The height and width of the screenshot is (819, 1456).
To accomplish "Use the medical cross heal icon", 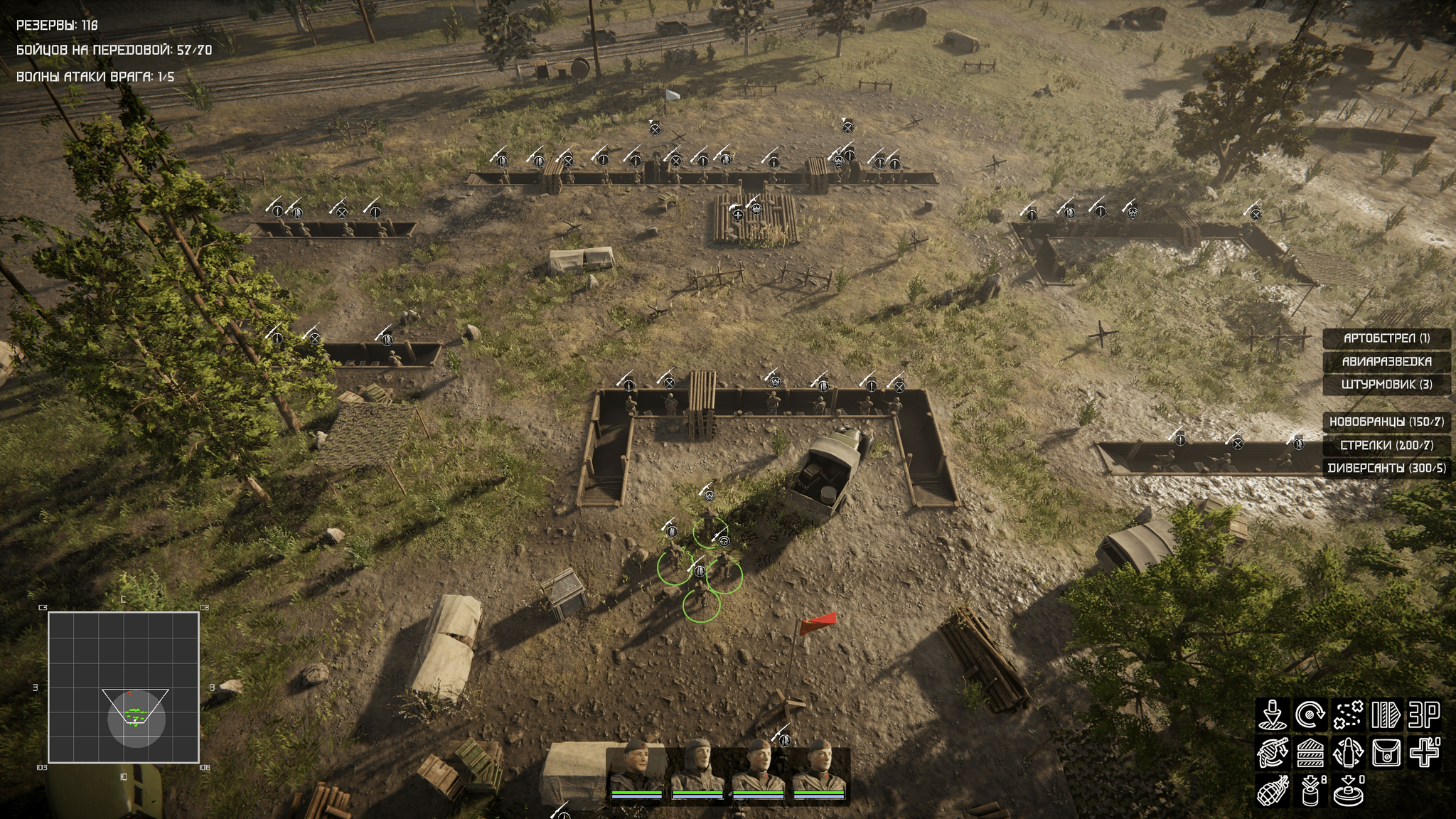I will pyautogui.click(x=1424, y=754).
